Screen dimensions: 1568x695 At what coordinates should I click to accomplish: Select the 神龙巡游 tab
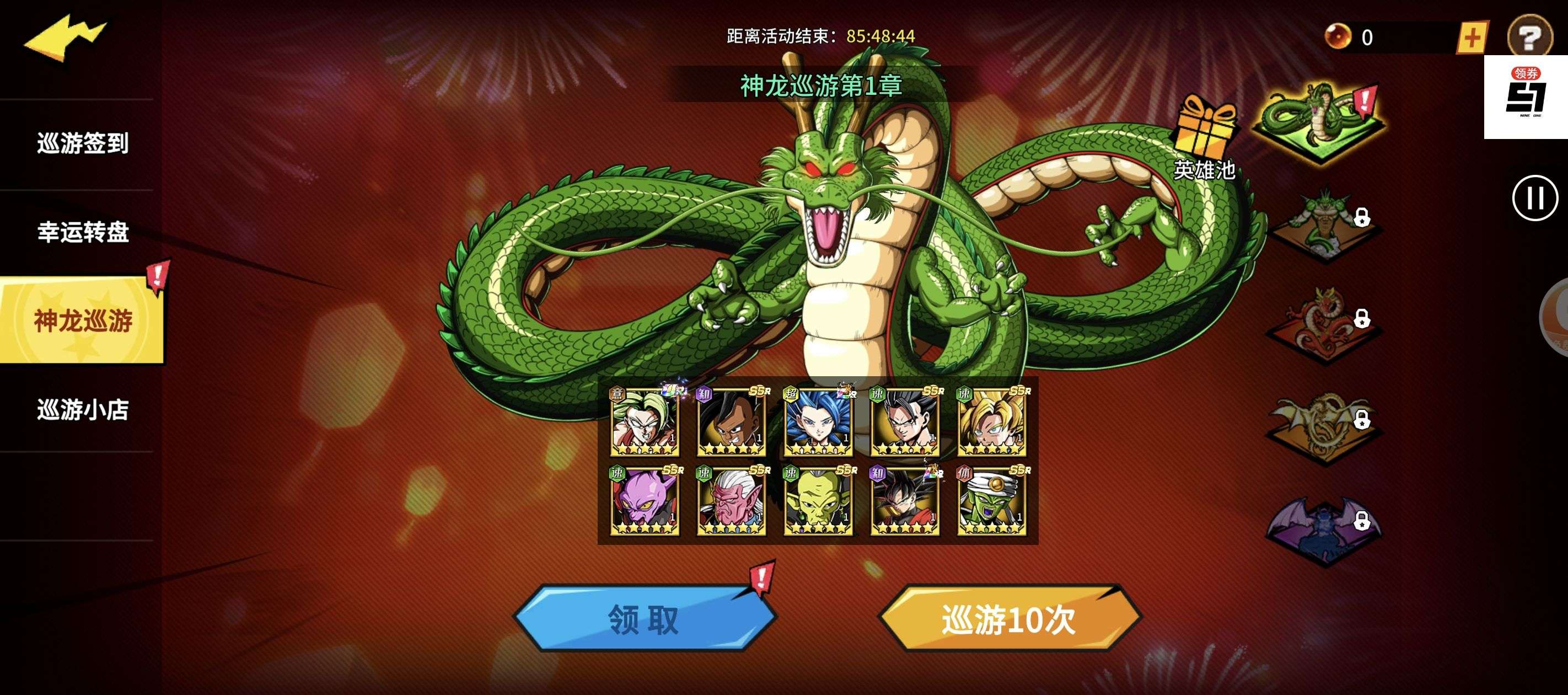pos(83,320)
